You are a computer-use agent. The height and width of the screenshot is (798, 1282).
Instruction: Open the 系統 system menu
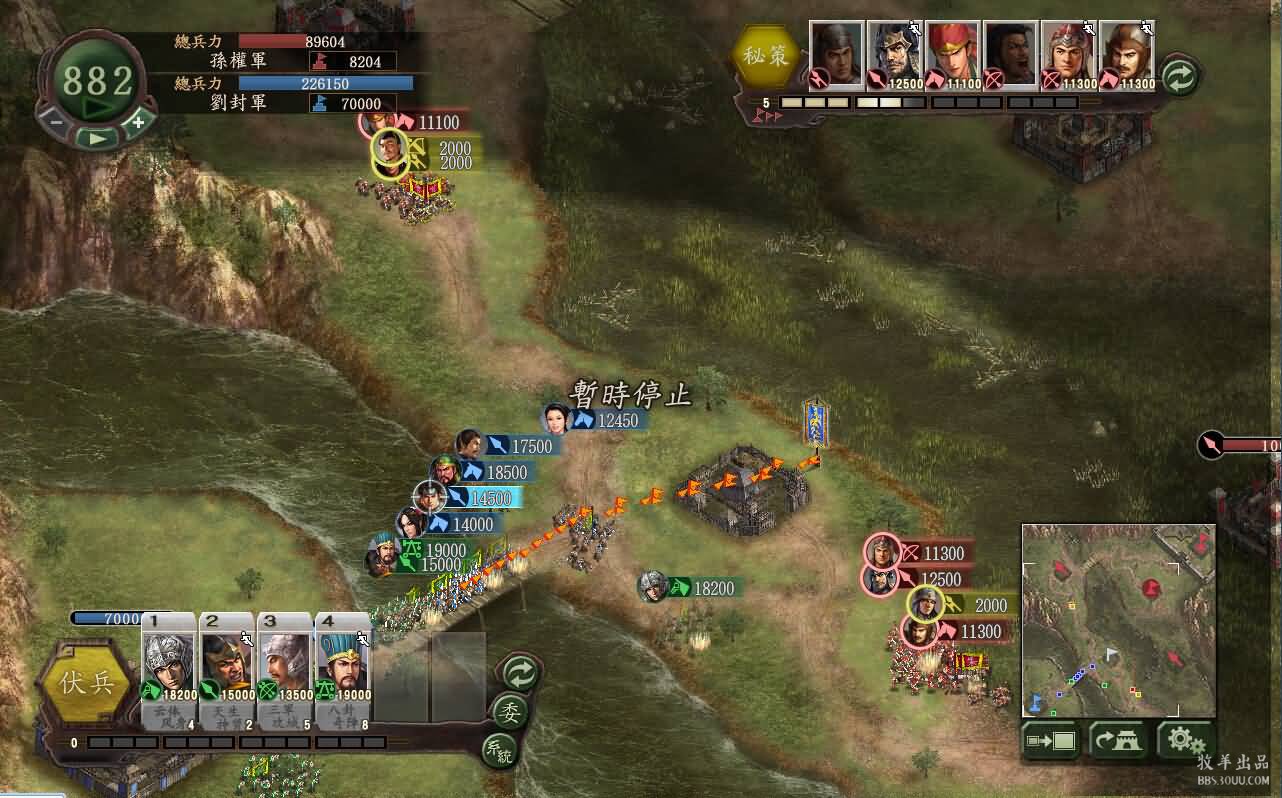(x=499, y=750)
